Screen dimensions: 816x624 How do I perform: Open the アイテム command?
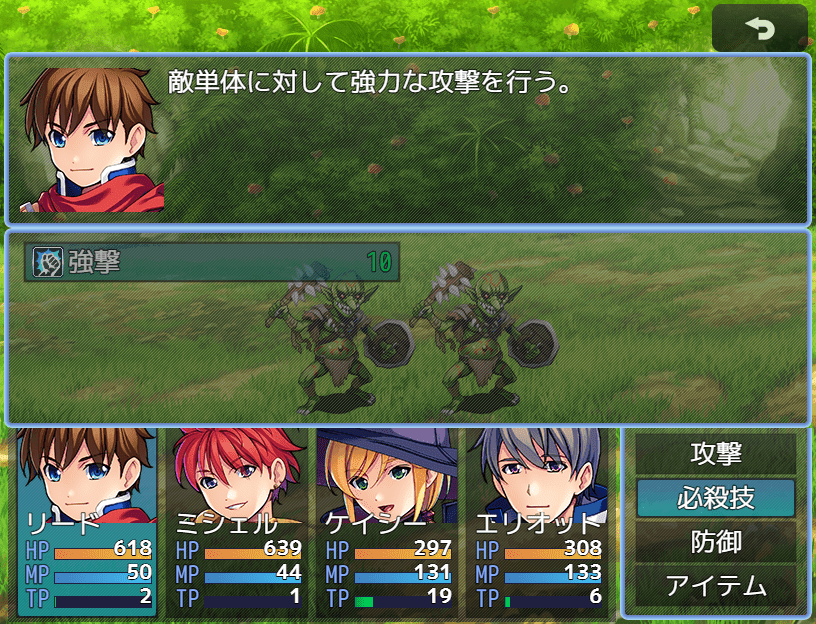(716, 585)
